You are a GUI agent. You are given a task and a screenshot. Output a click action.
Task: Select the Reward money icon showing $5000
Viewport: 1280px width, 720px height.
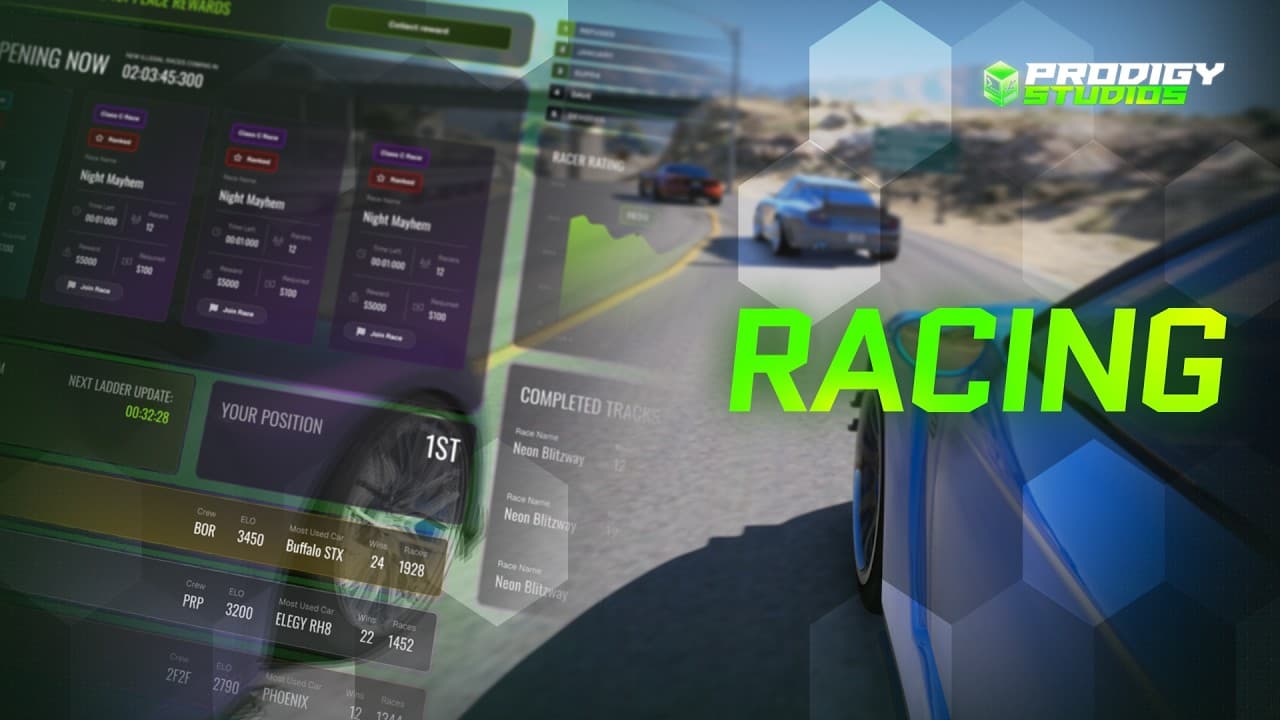207,272
